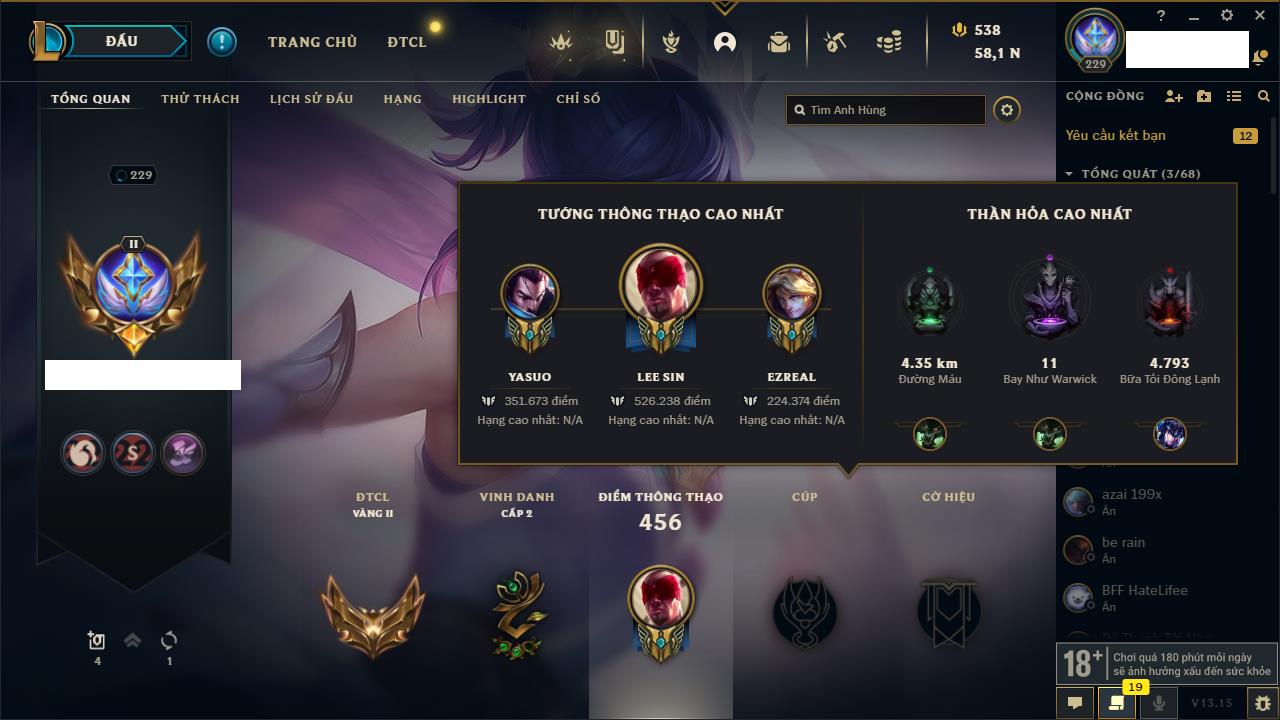Open the ĐTCL Vàng II rank emblem
The image size is (1280, 720).
372,612
